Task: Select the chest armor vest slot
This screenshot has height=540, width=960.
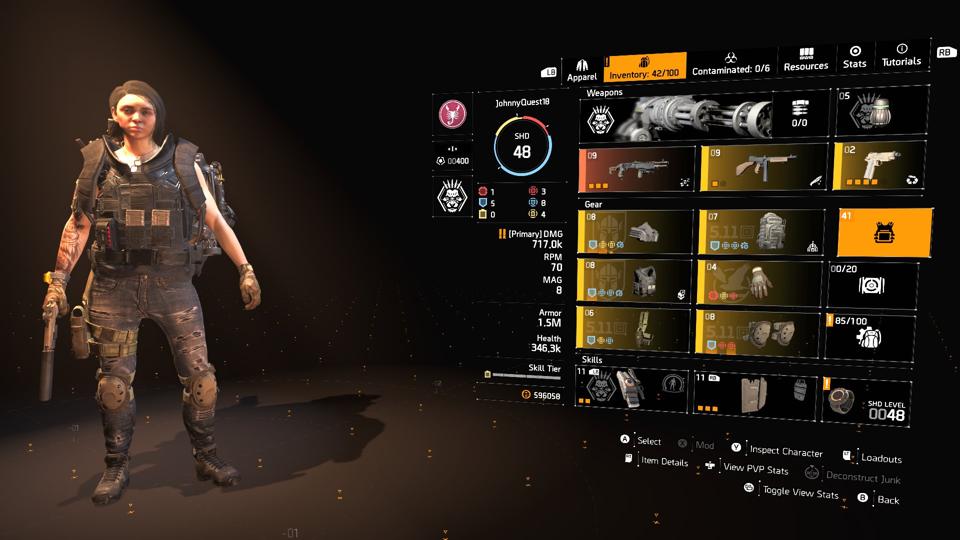Action: (636, 284)
